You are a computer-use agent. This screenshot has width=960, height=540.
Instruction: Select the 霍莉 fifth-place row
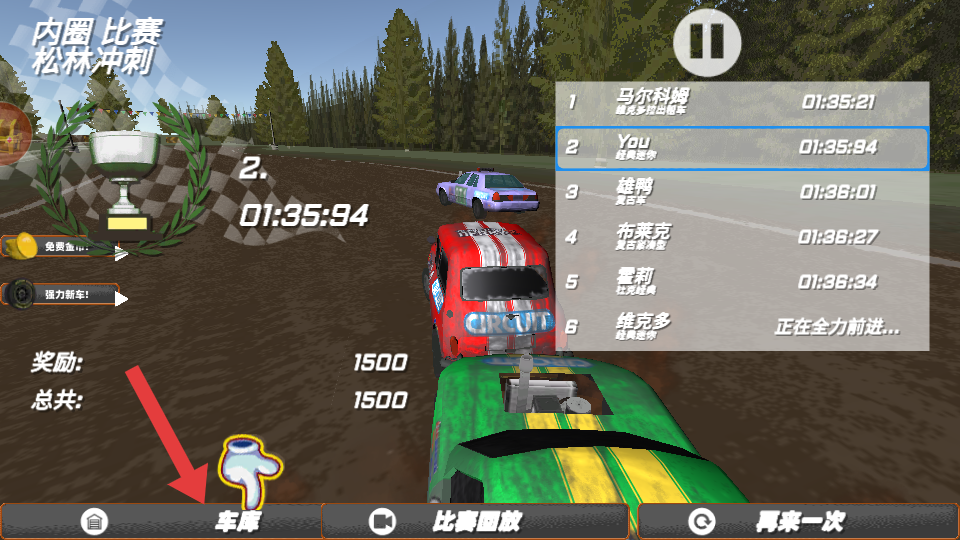click(742, 282)
